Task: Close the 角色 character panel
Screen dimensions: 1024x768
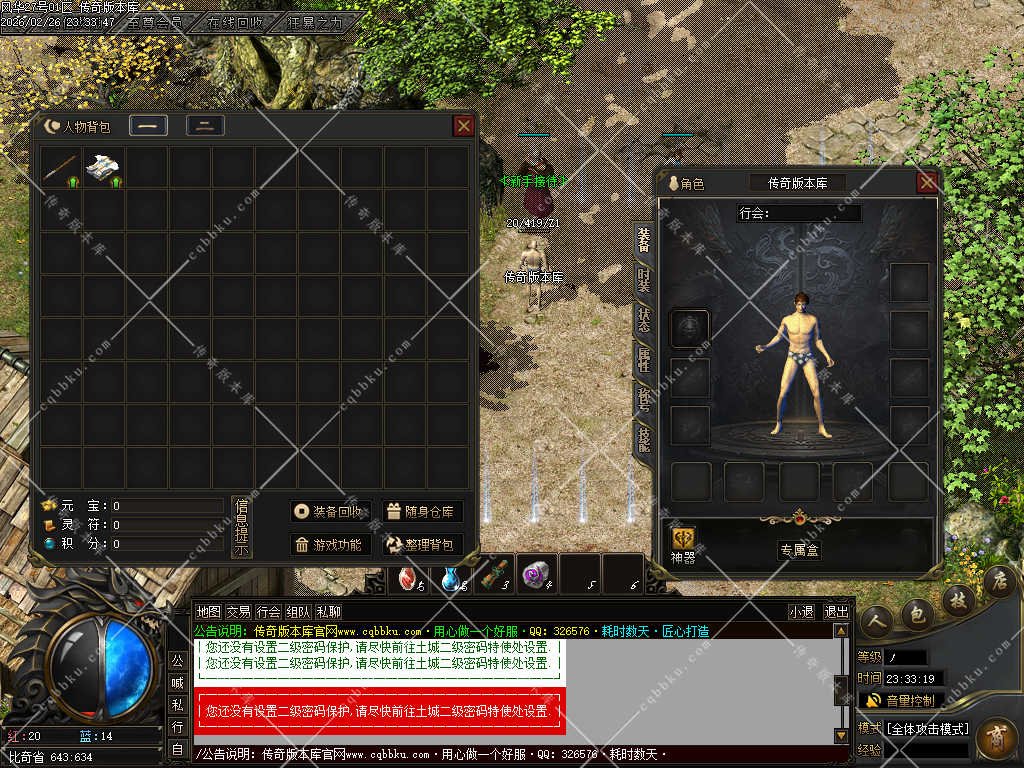Action: pos(927,182)
